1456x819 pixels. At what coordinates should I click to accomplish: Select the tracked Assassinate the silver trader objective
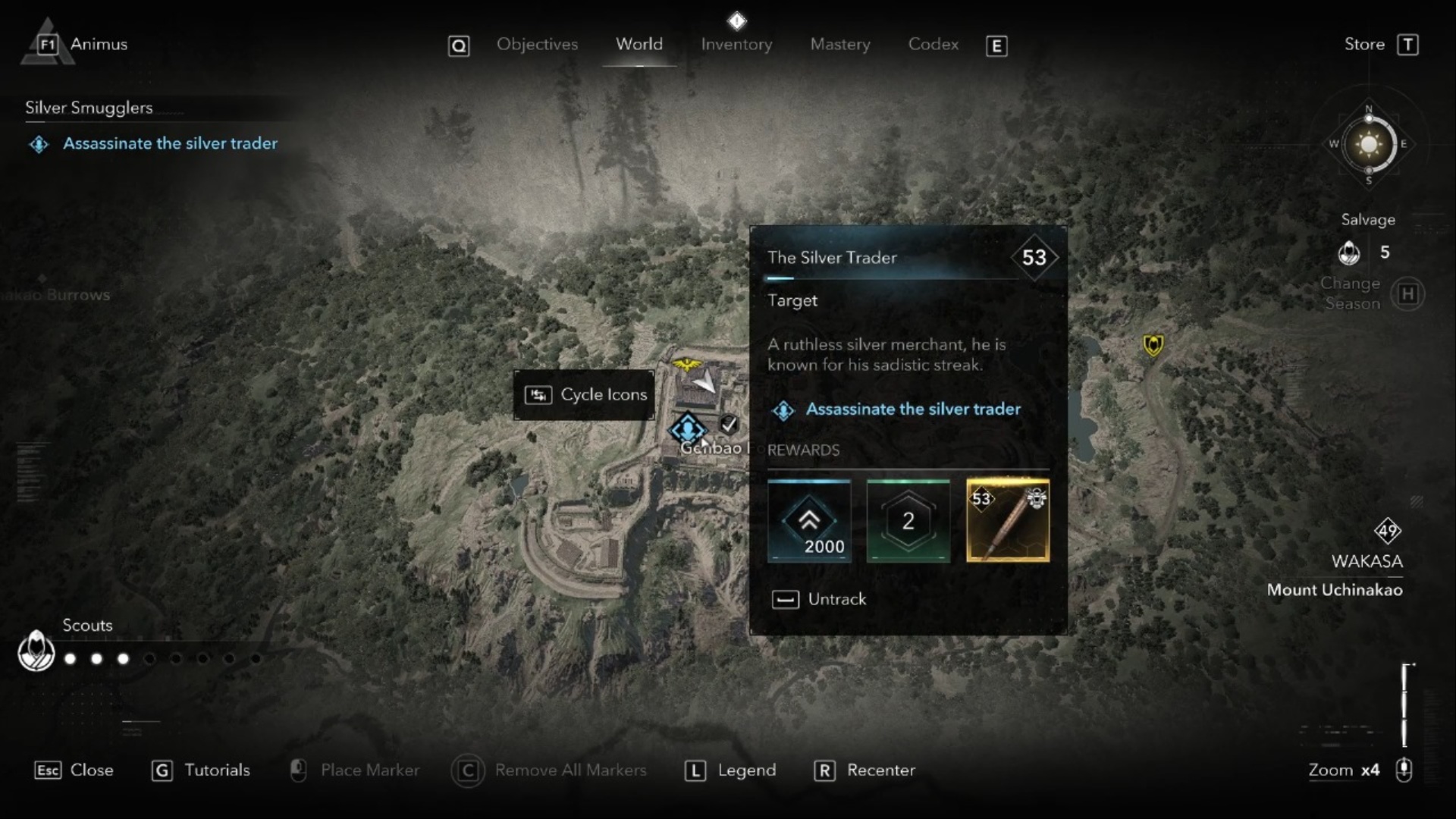(x=170, y=143)
